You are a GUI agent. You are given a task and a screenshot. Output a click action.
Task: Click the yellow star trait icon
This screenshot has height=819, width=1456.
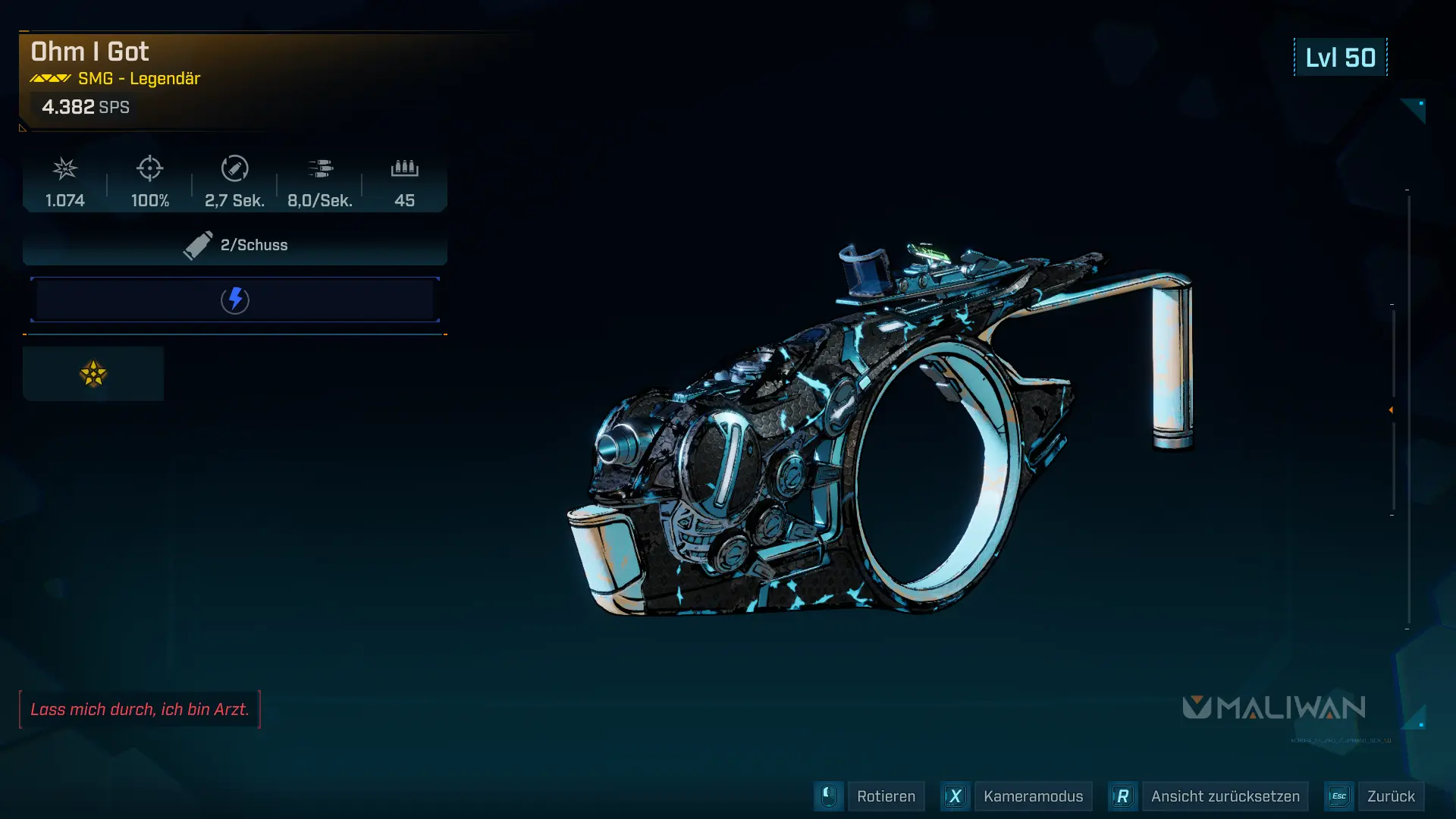click(x=93, y=374)
